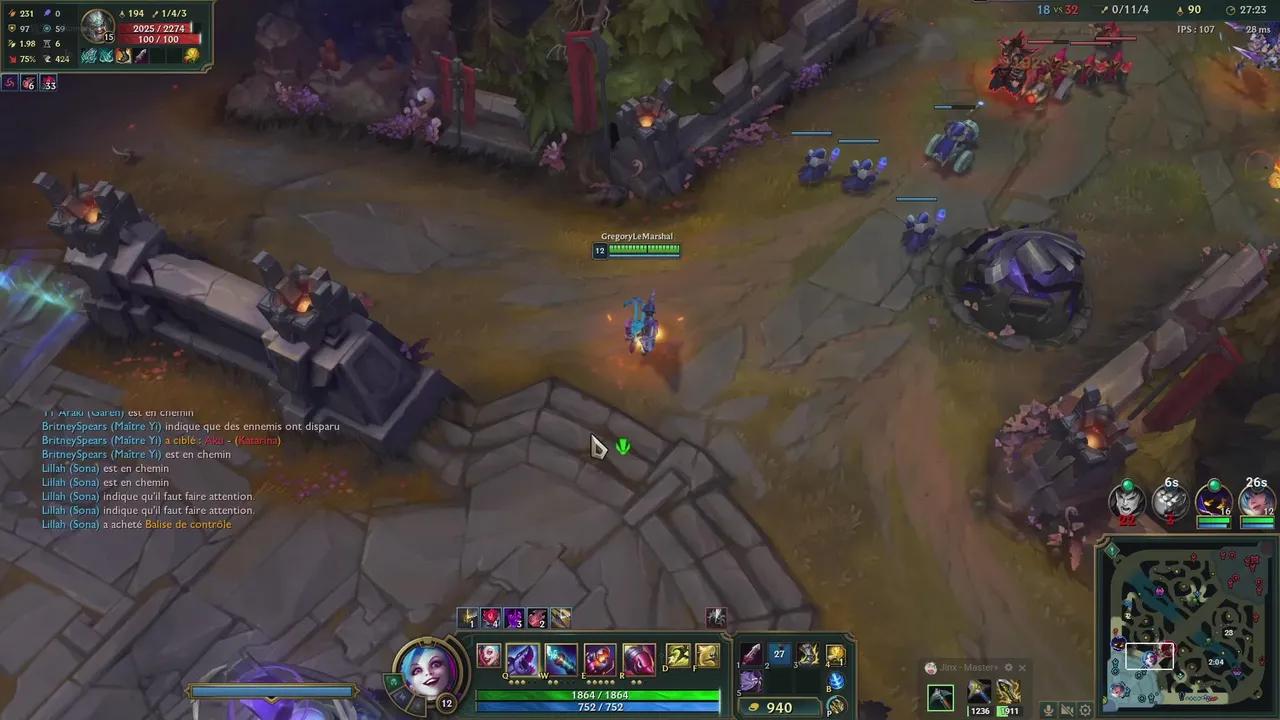1280x720 pixels.
Task: Select the crossbow item in slot 1
Action: point(751,655)
